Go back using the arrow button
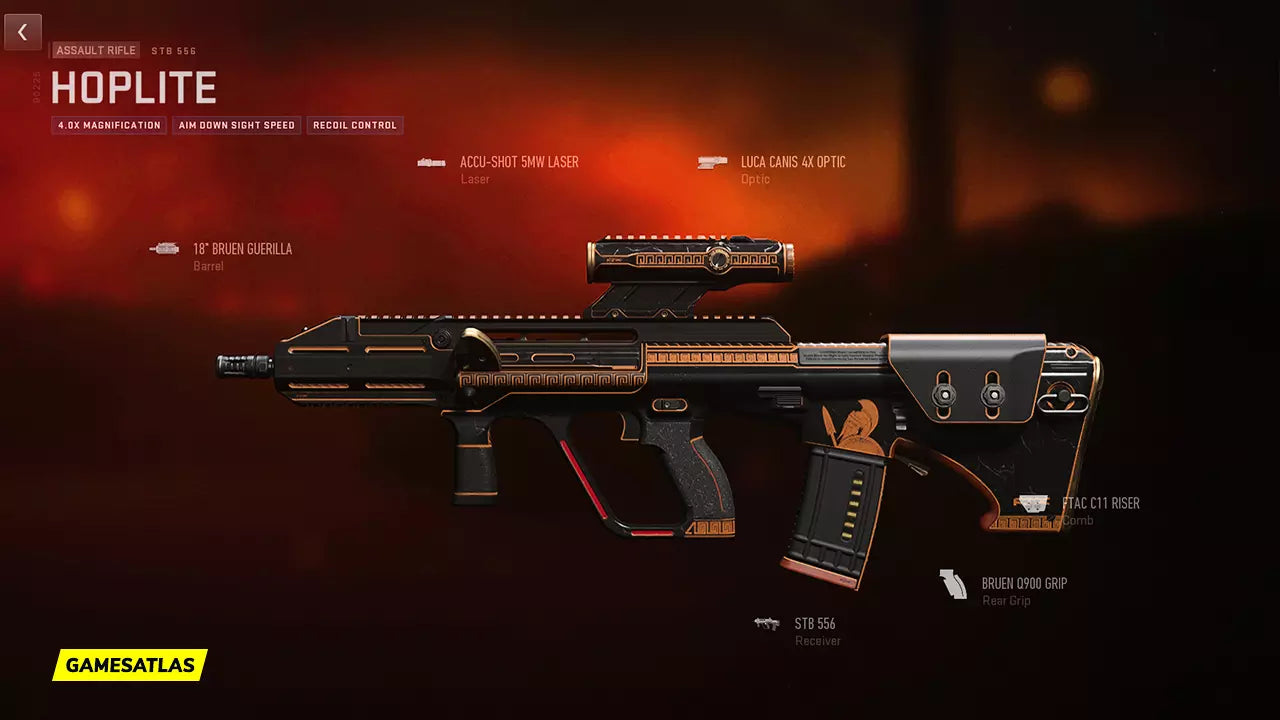 (22, 32)
